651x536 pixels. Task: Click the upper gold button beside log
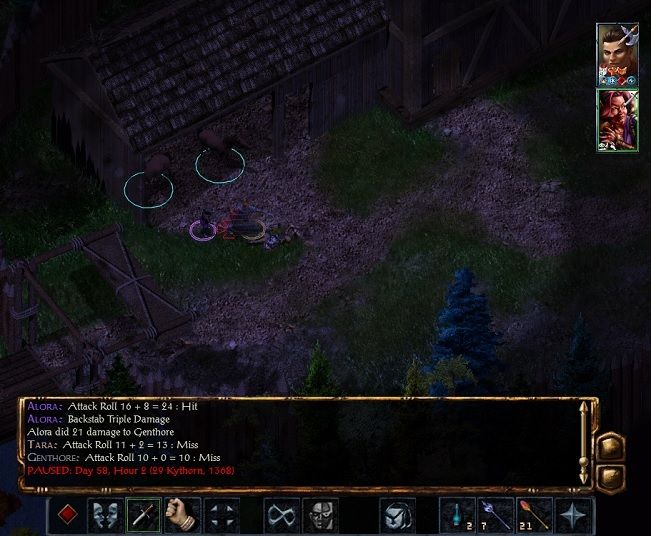[x=610, y=446]
